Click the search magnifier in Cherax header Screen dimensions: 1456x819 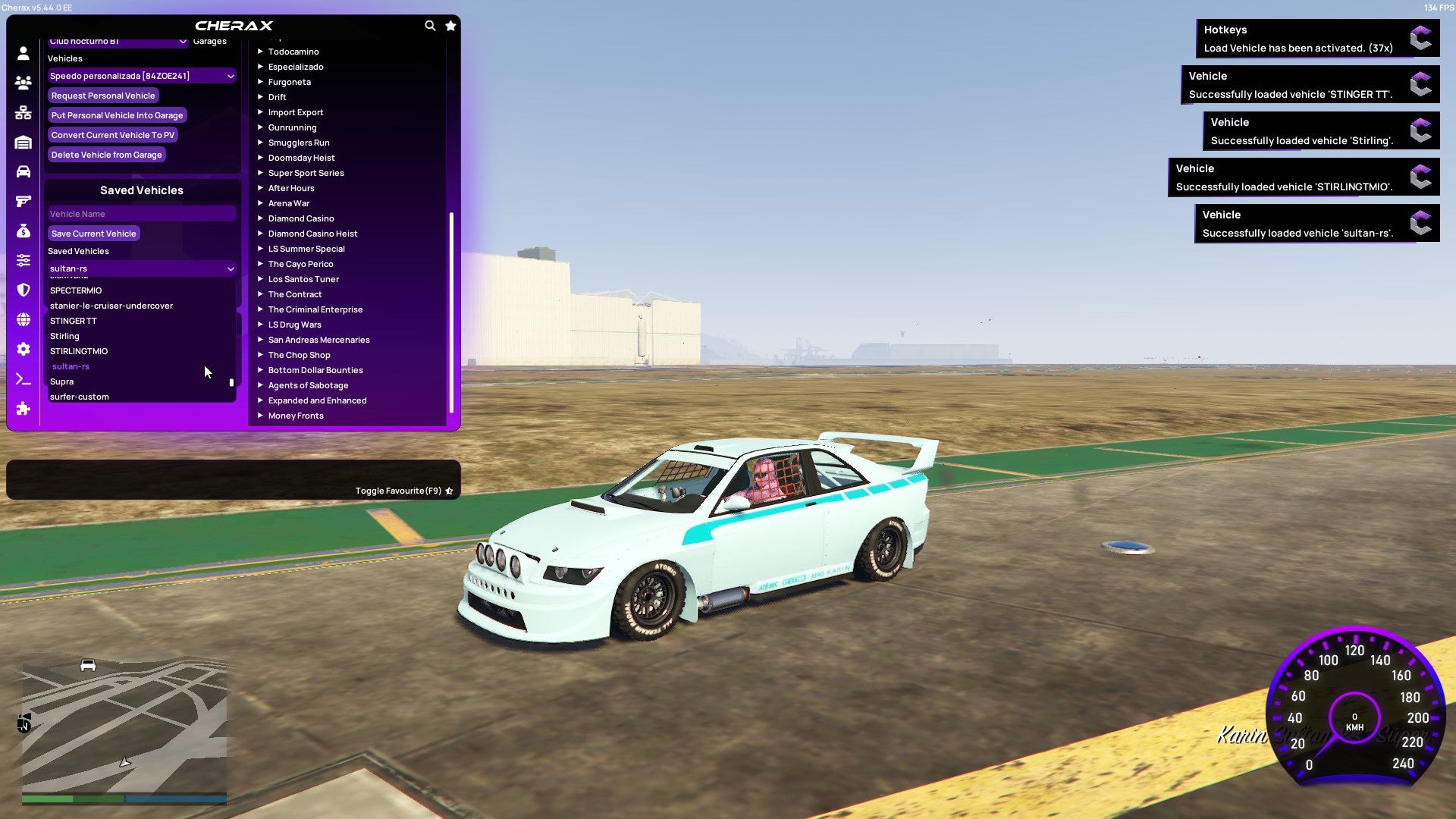430,25
